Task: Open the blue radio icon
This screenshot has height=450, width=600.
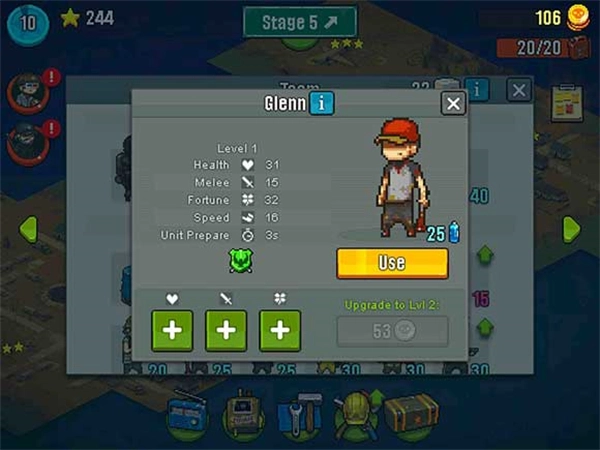Action: 188,412
